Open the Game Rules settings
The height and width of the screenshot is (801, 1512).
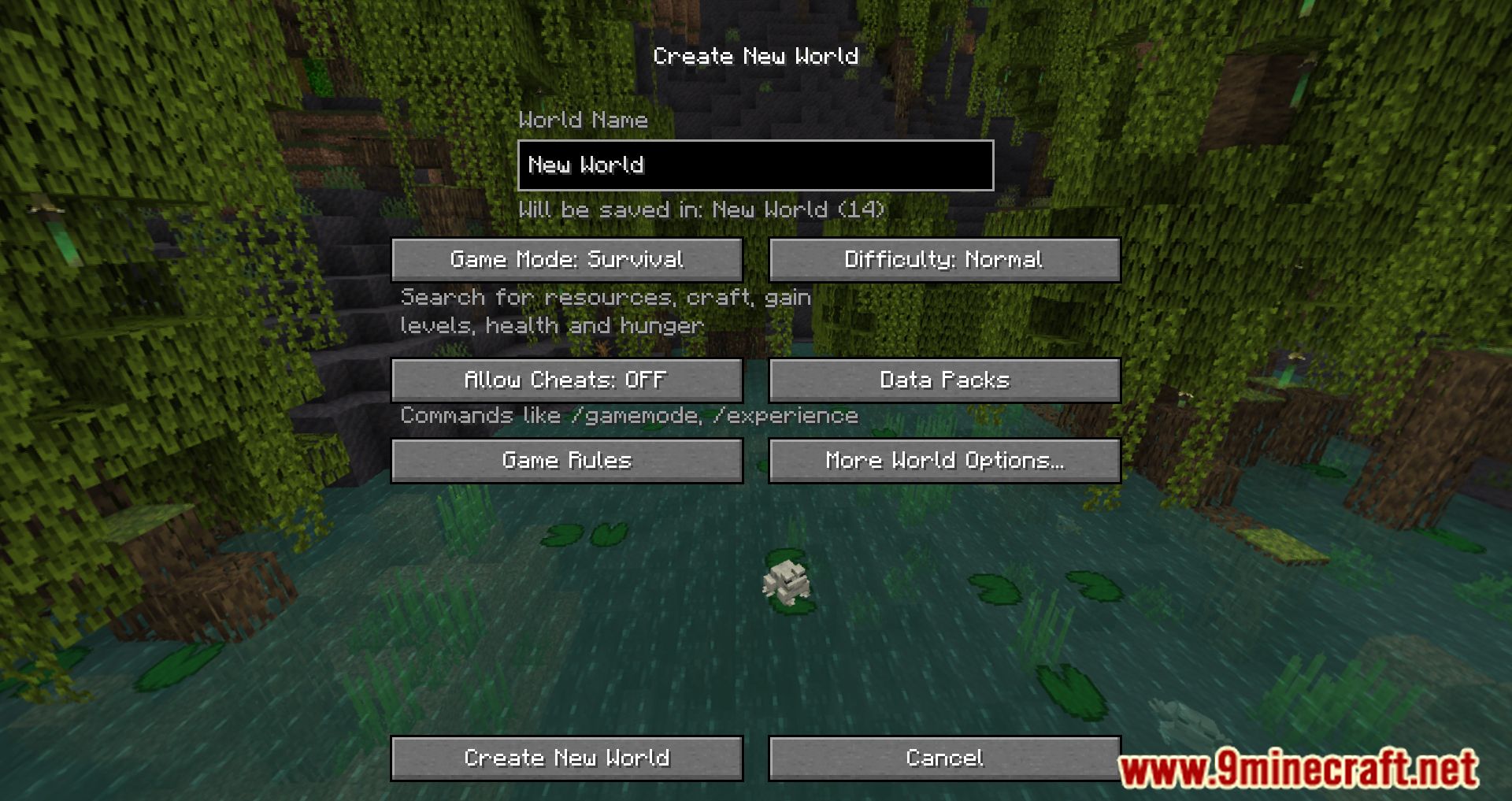pyautogui.click(x=566, y=461)
